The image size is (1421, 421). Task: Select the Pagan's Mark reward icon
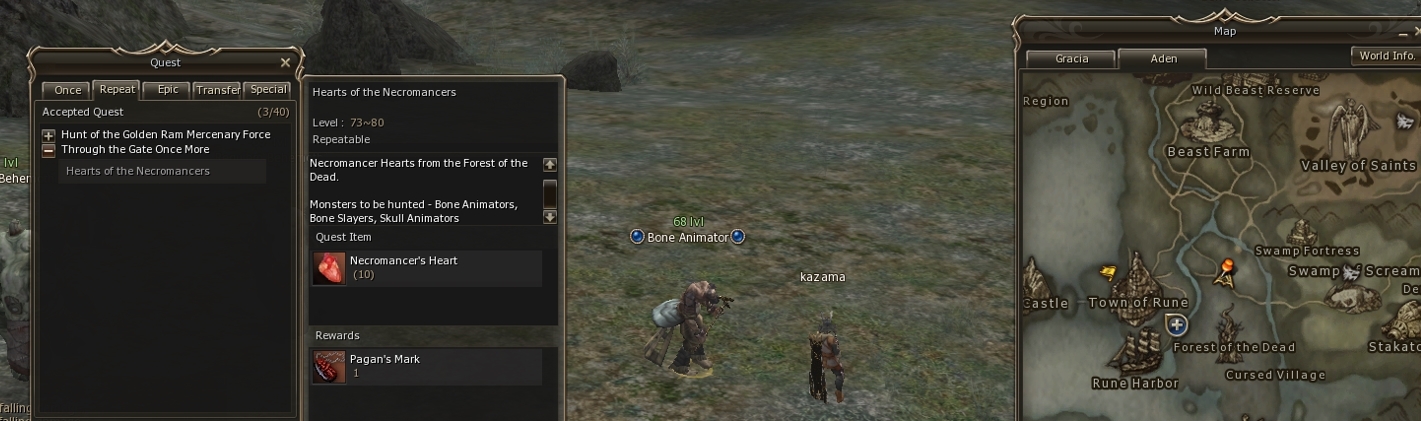tap(328, 367)
